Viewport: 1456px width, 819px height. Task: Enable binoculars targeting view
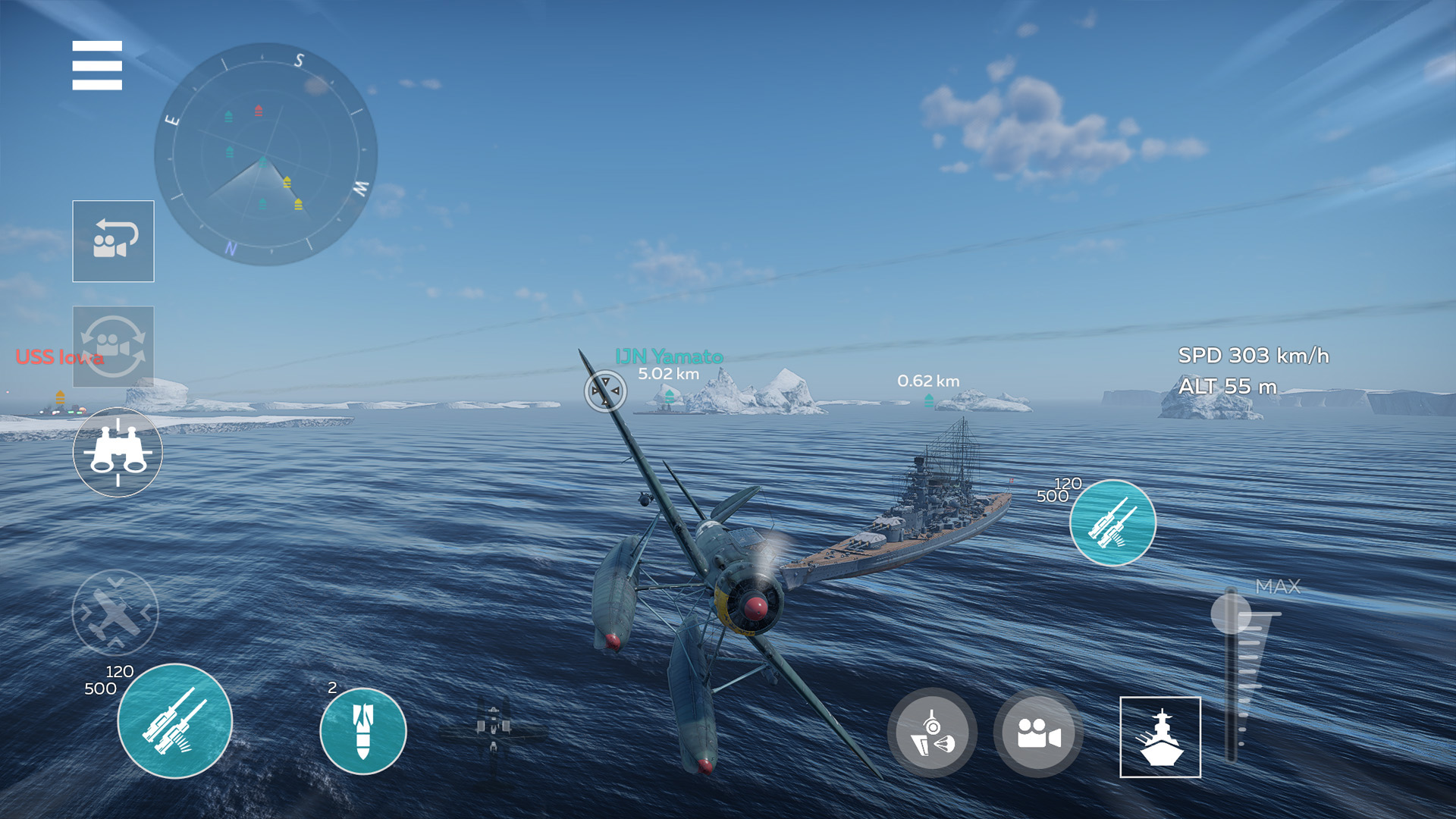[x=117, y=451]
